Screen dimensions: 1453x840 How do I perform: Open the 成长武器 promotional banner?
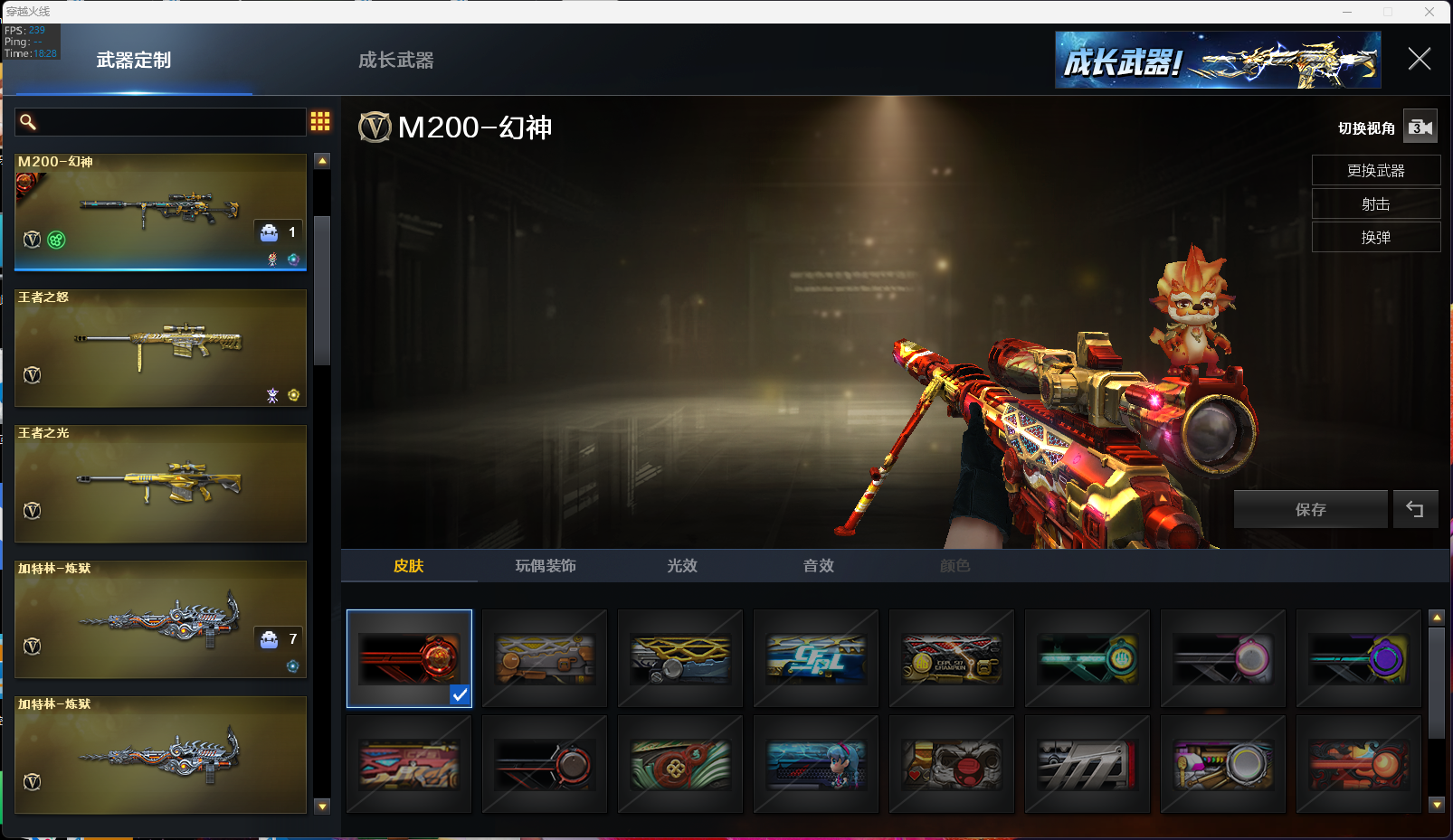(x=1218, y=61)
